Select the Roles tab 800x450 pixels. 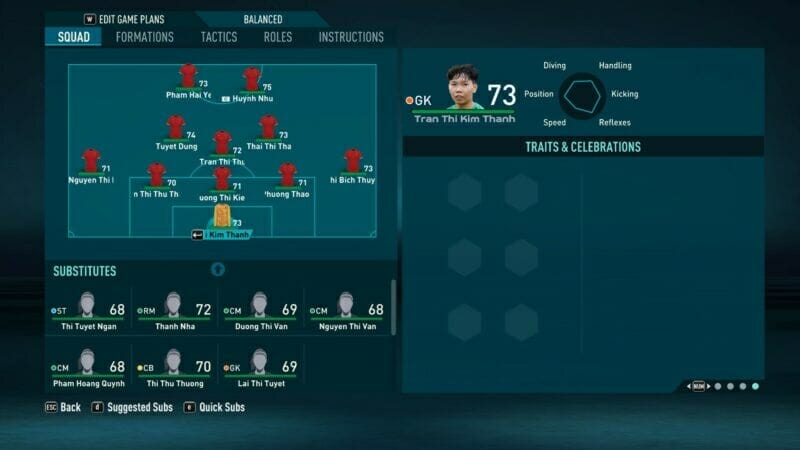[278, 37]
